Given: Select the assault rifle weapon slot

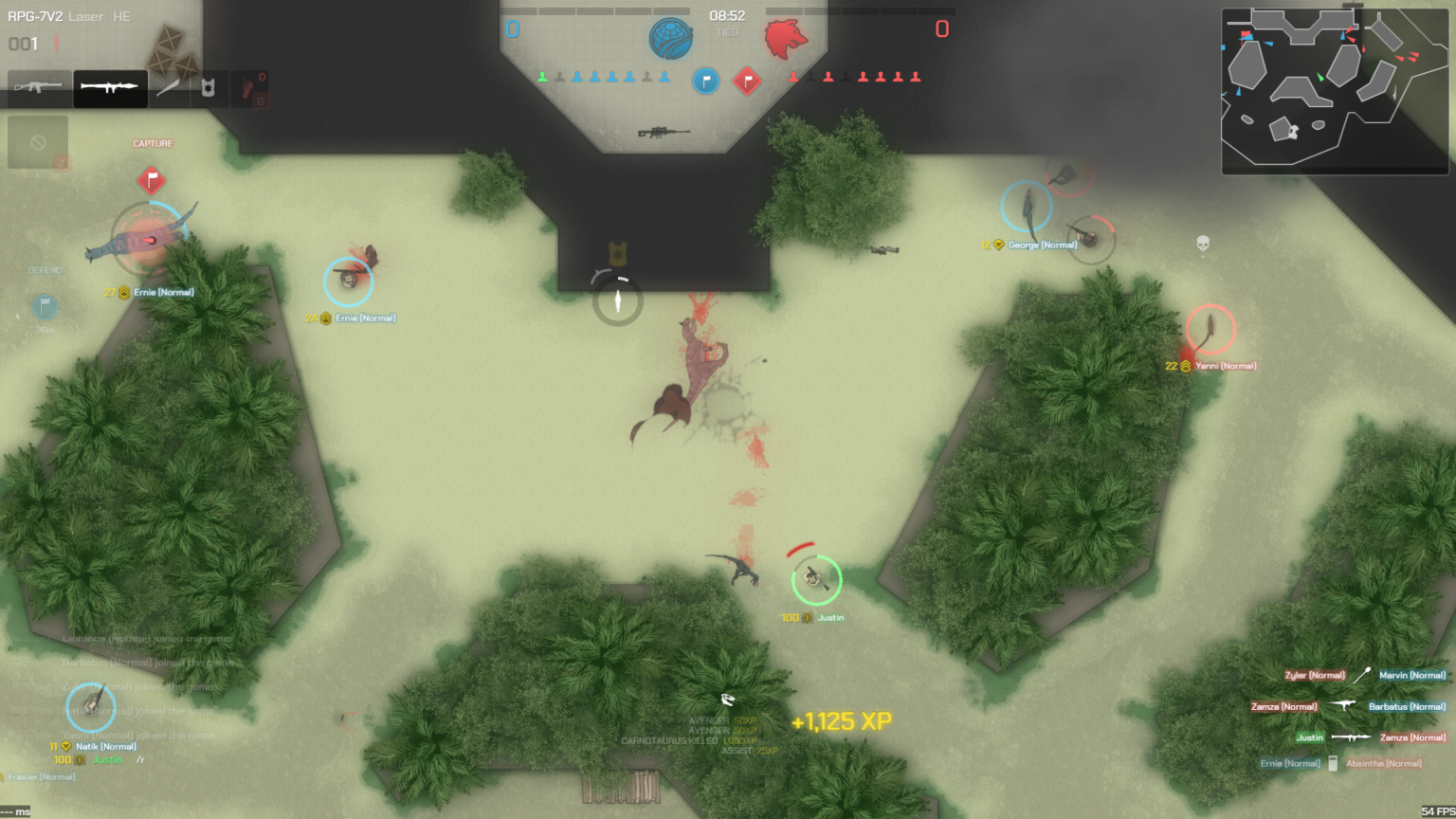Looking at the screenshot, I should 38,87.
